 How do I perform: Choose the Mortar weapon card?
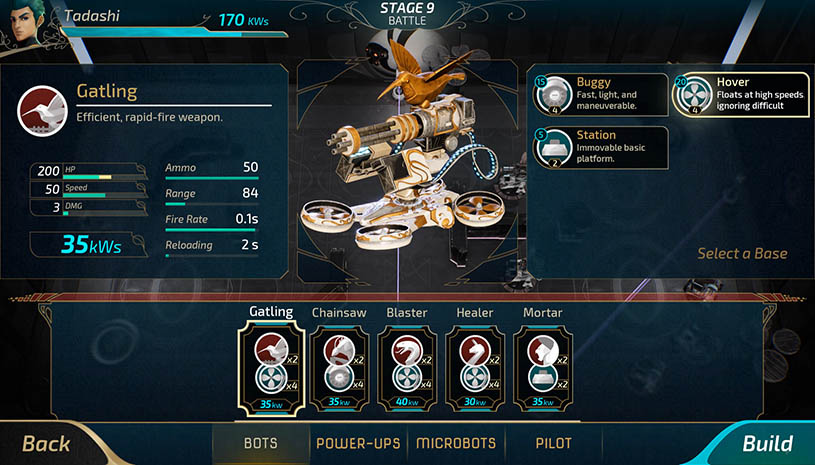click(542, 369)
